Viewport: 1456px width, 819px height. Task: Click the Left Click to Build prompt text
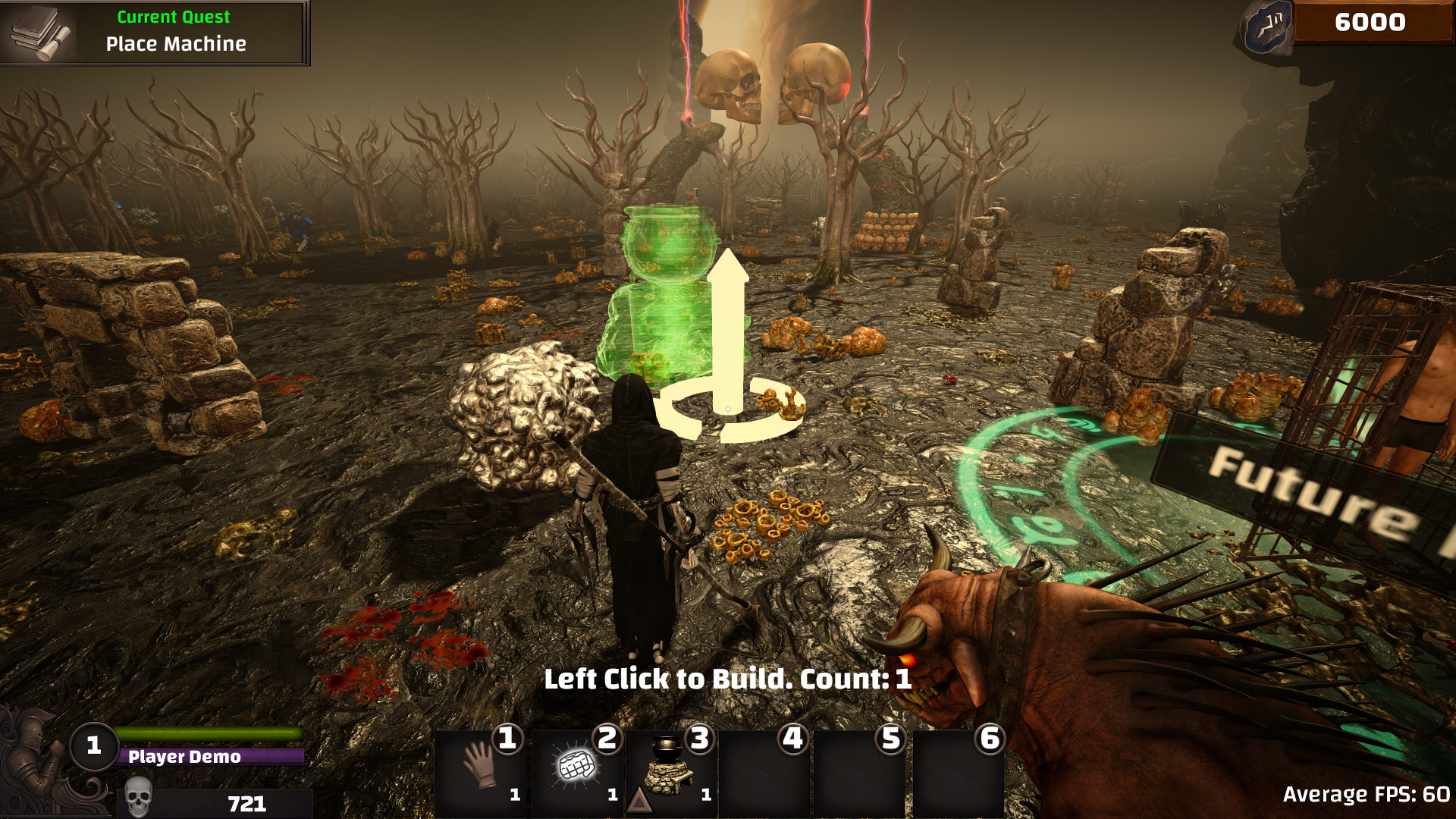coord(728,679)
